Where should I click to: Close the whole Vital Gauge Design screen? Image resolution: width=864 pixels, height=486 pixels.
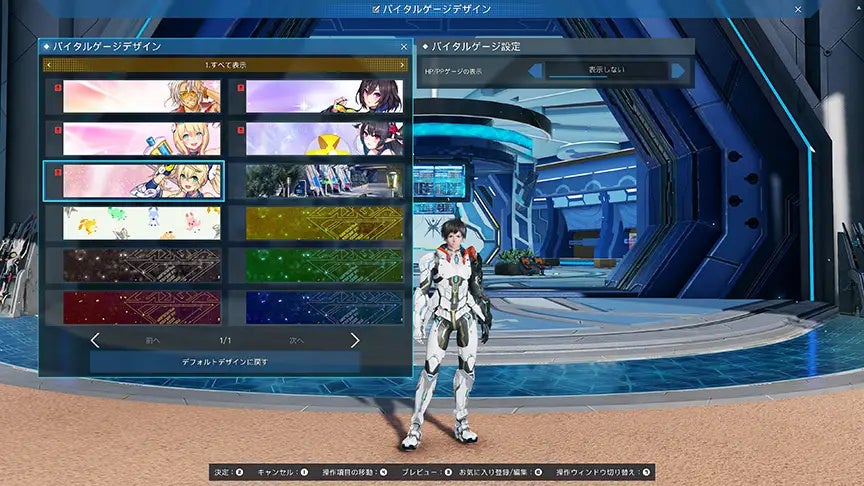[x=798, y=9]
